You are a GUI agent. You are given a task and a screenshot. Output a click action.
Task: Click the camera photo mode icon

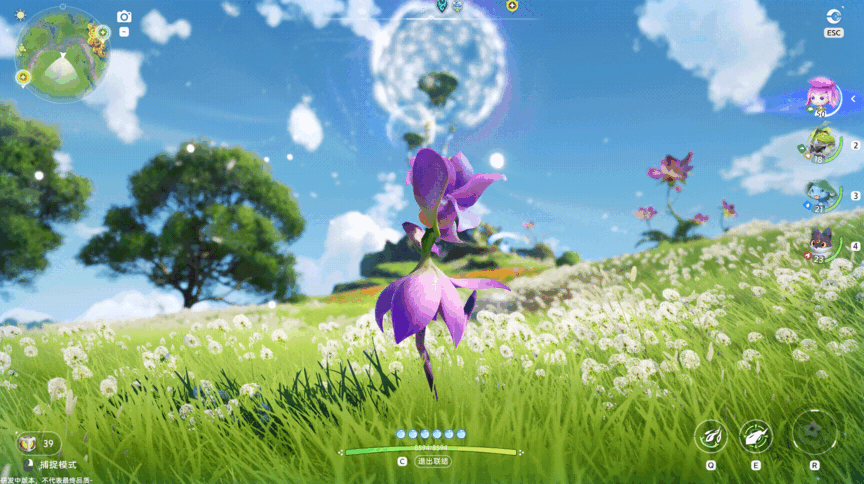coord(124,16)
